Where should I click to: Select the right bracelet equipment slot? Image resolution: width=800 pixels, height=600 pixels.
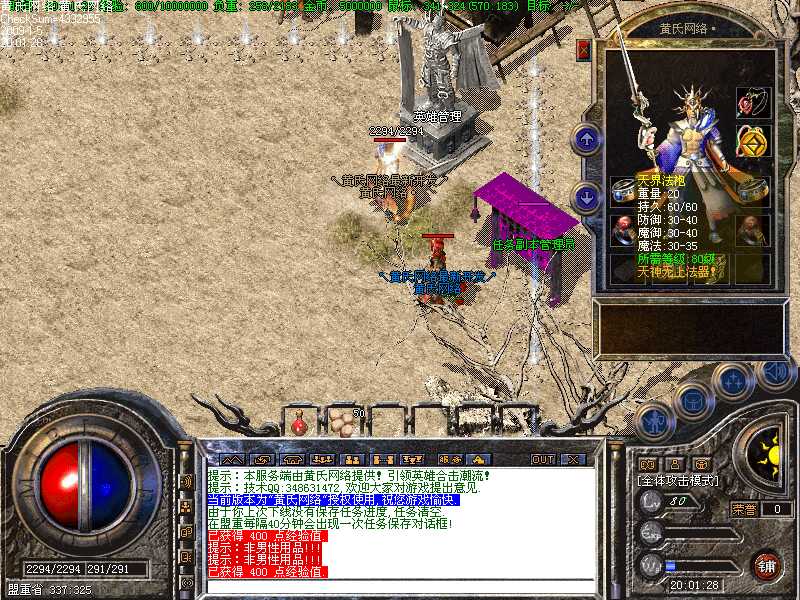(754, 190)
